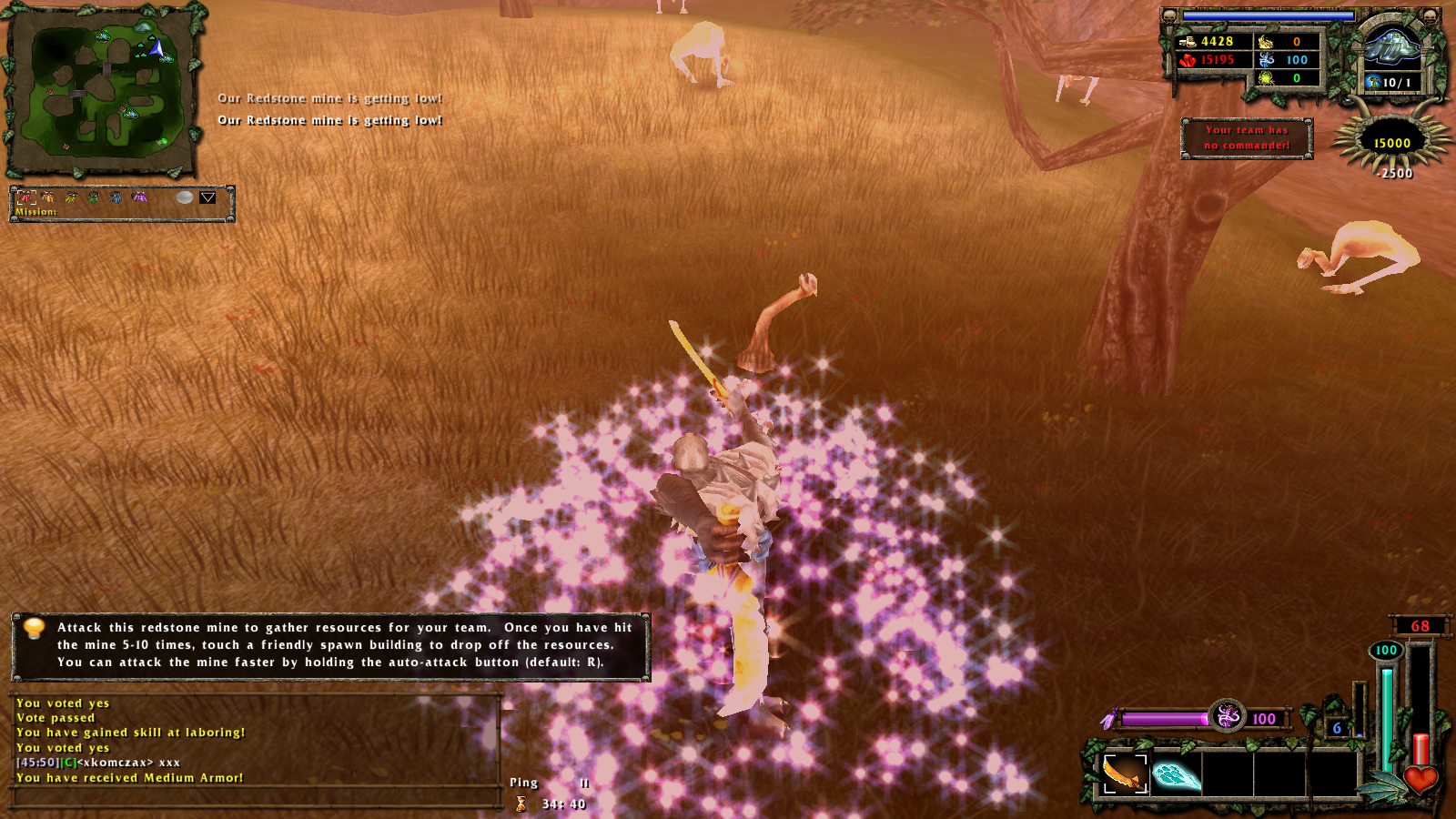Click the purple spirit emblem on mana bar
This screenshot has height=819, width=1456.
[x=1228, y=717]
